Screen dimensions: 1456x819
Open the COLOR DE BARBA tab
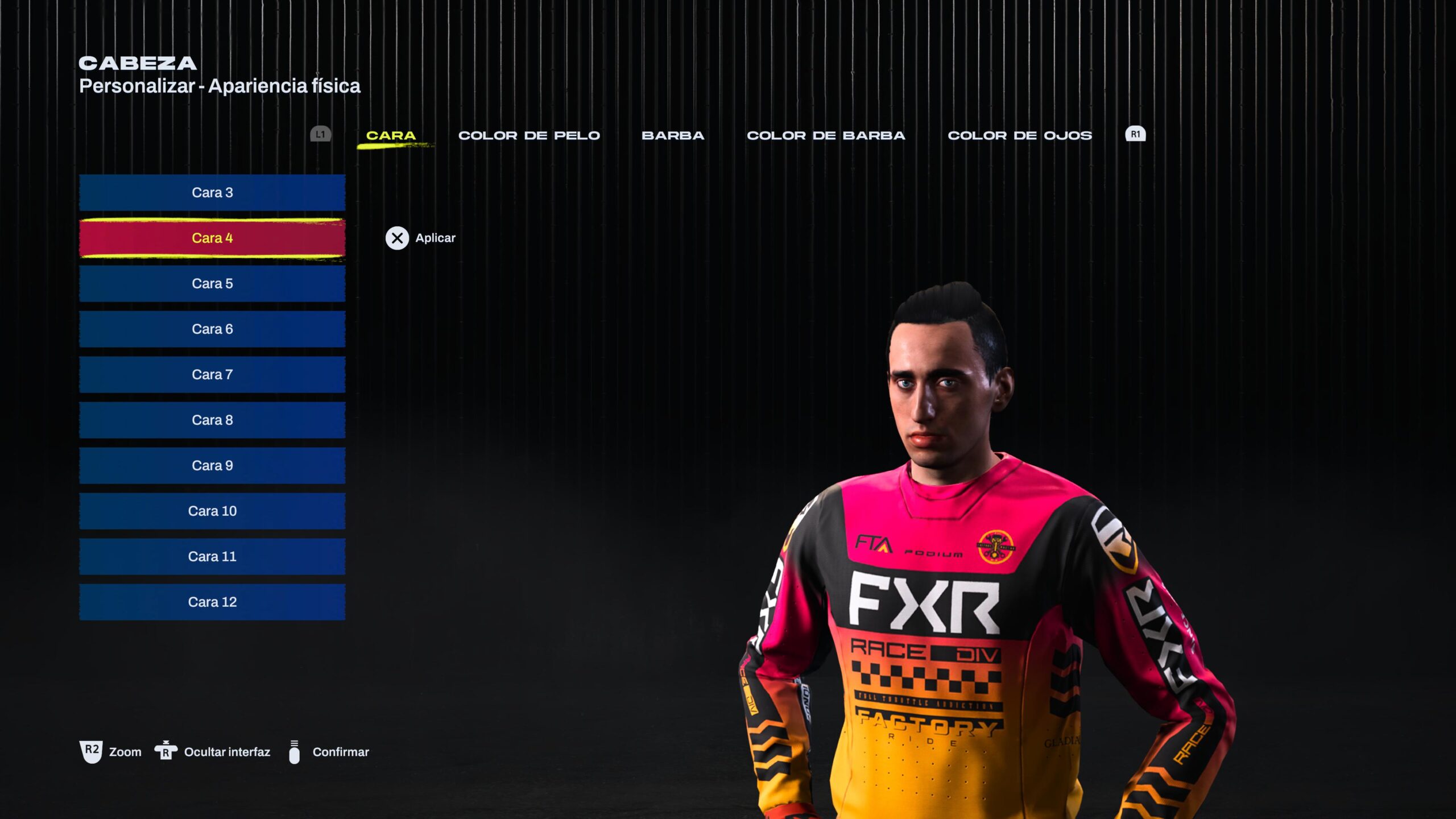coord(826,135)
